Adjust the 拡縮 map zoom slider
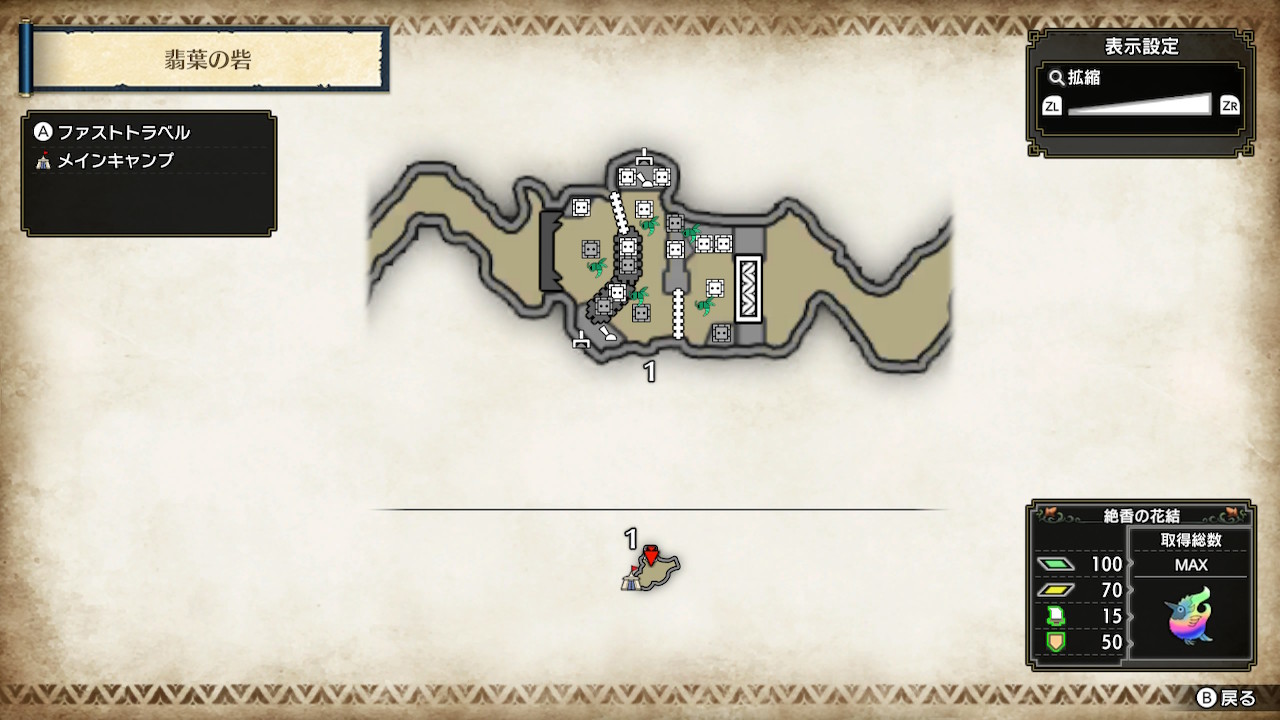 click(x=1140, y=105)
